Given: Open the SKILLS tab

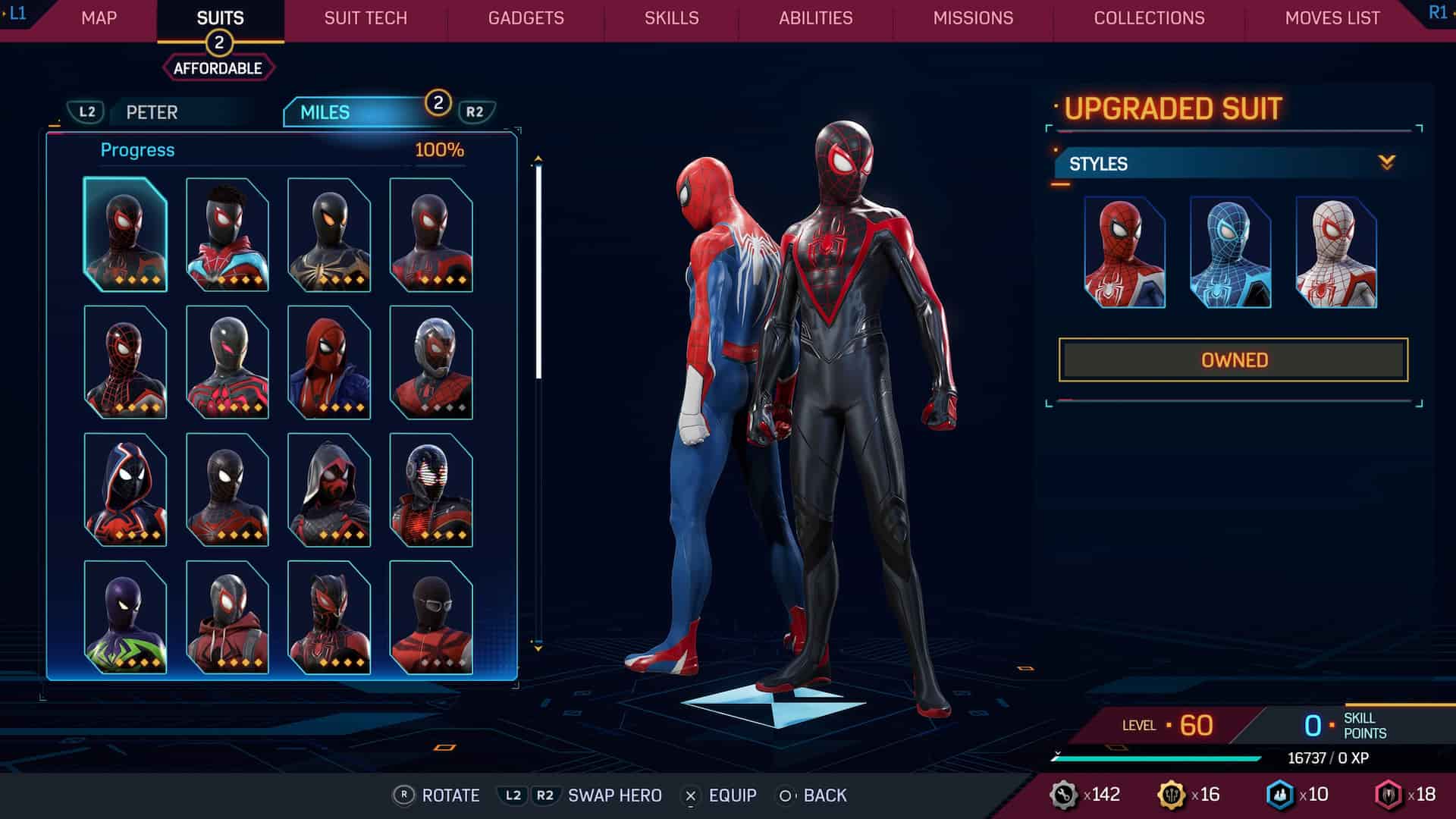Looking at the screenshot, I should (x=671, y=18).
